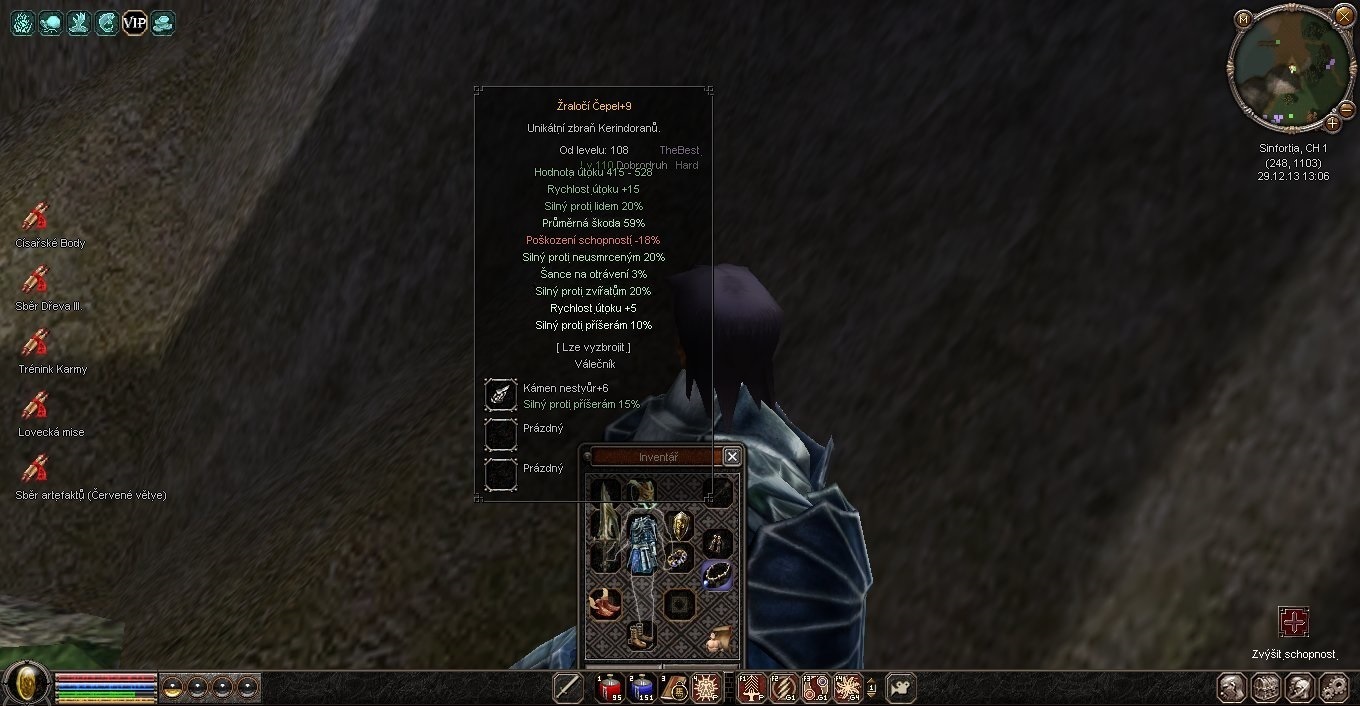Use the blue potion in hotbar slot 2

click(642, 687)
